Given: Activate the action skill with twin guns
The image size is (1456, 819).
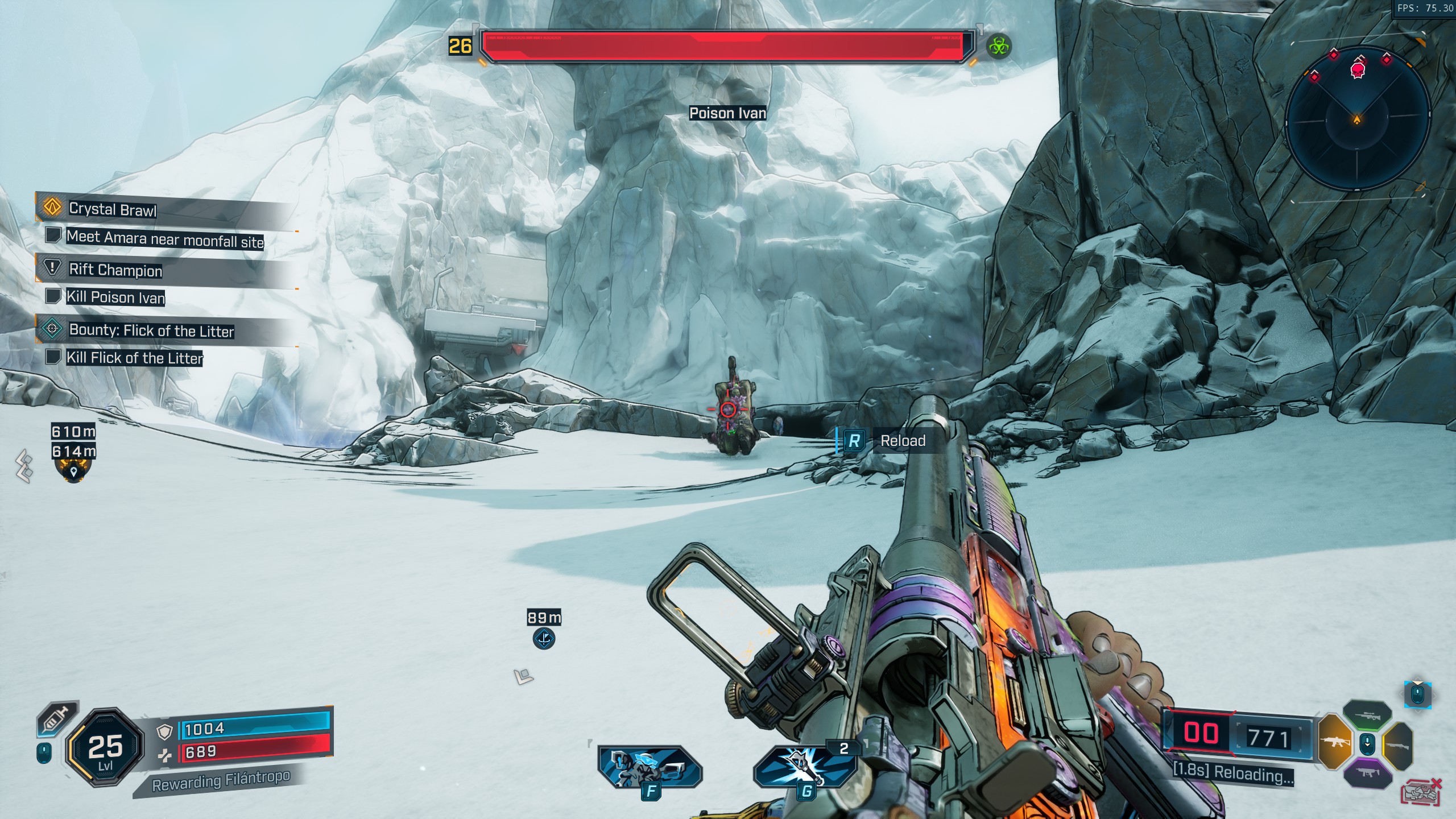Looking at the screenshot, I should tap(650, 766).
